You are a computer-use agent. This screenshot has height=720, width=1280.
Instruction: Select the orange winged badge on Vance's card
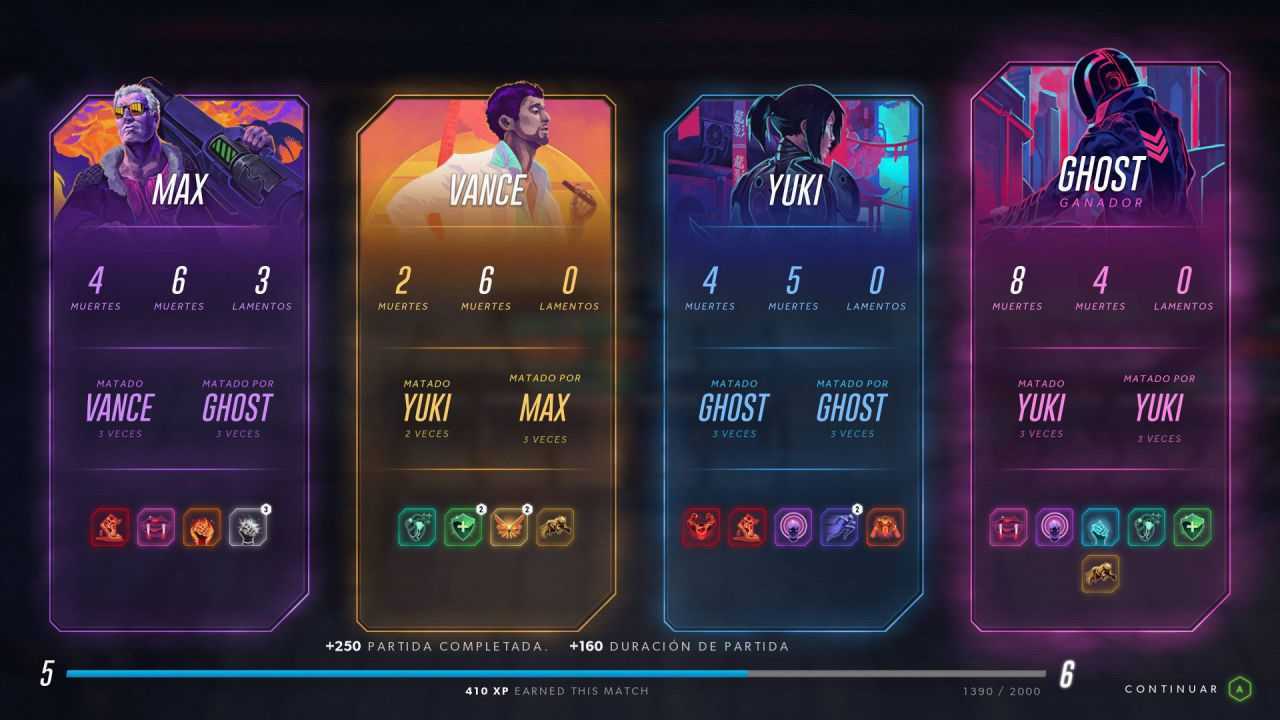click(x=509, y=527)
